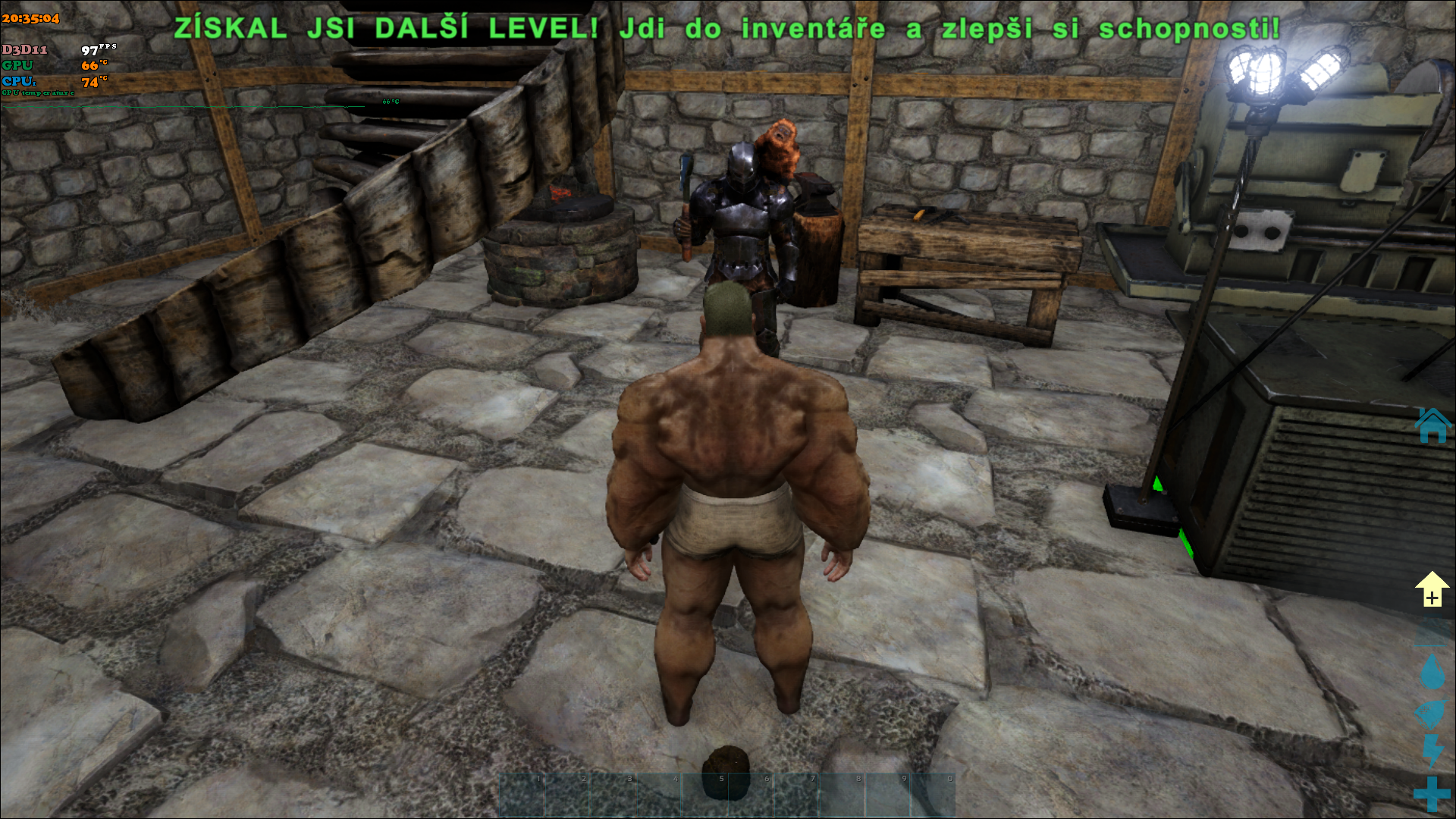Click the food status icon

(1432, 714)
